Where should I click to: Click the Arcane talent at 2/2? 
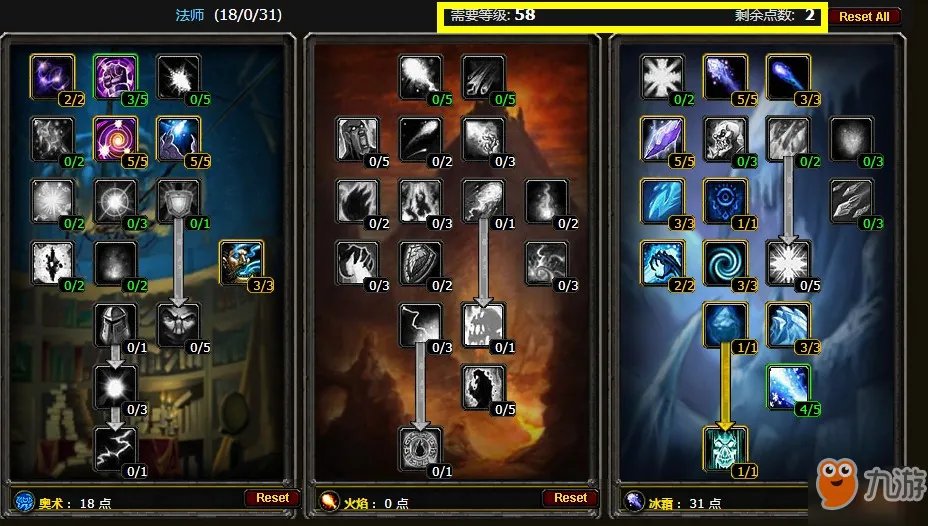(x=52, y=76)
